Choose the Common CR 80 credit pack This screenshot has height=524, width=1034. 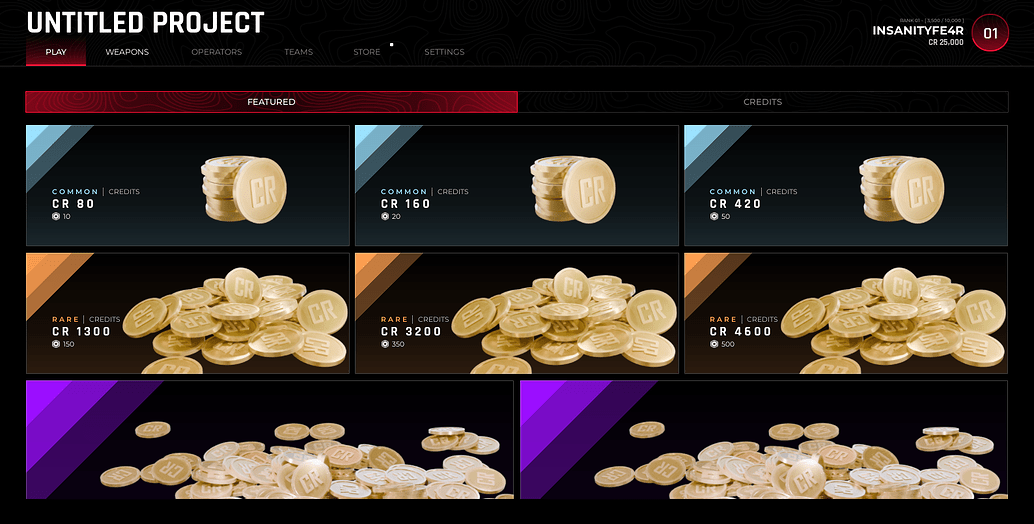[x=188, y=186]
